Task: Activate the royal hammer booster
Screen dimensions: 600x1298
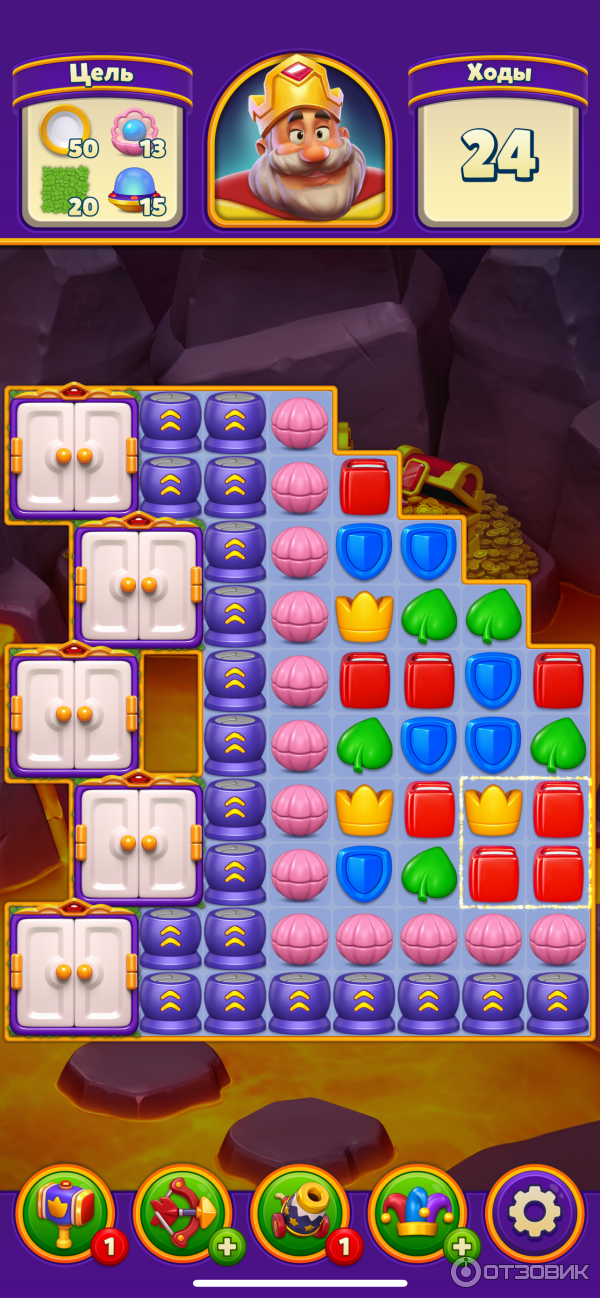Action: (63, 1212)
